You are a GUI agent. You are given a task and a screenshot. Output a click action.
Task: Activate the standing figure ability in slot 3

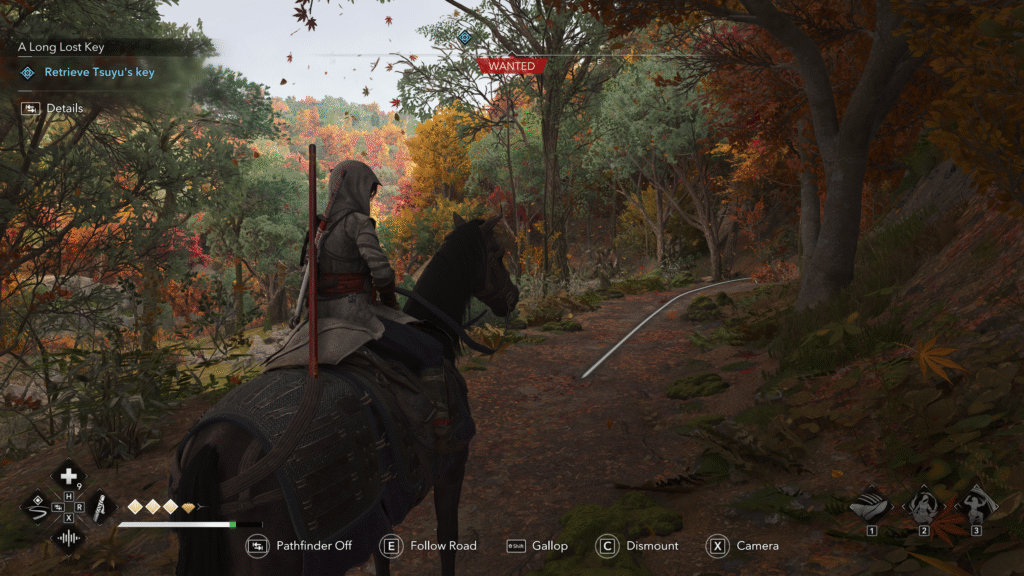point(976,505)
